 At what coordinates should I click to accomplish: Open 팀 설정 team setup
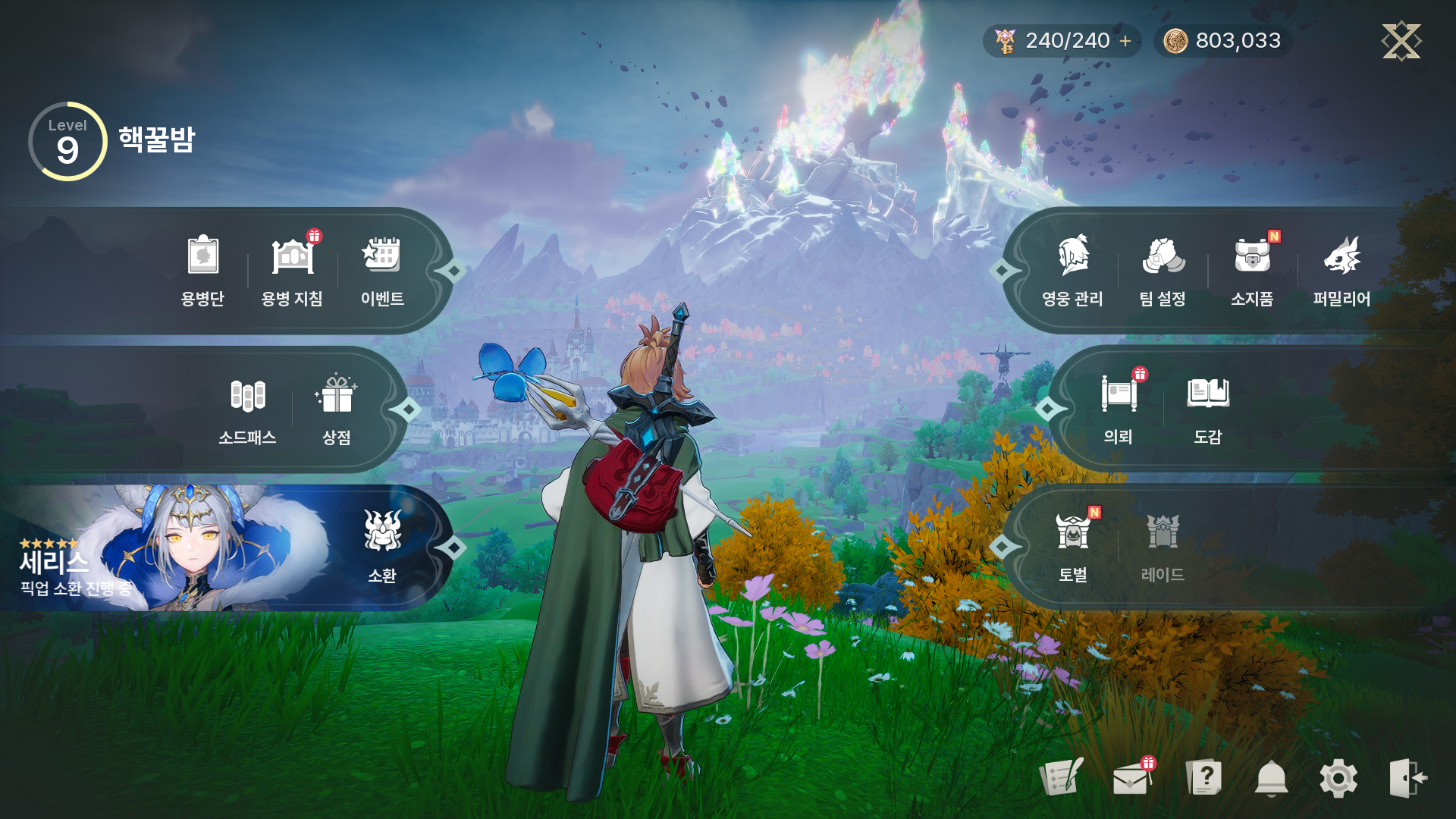(x=1163, y=269)
